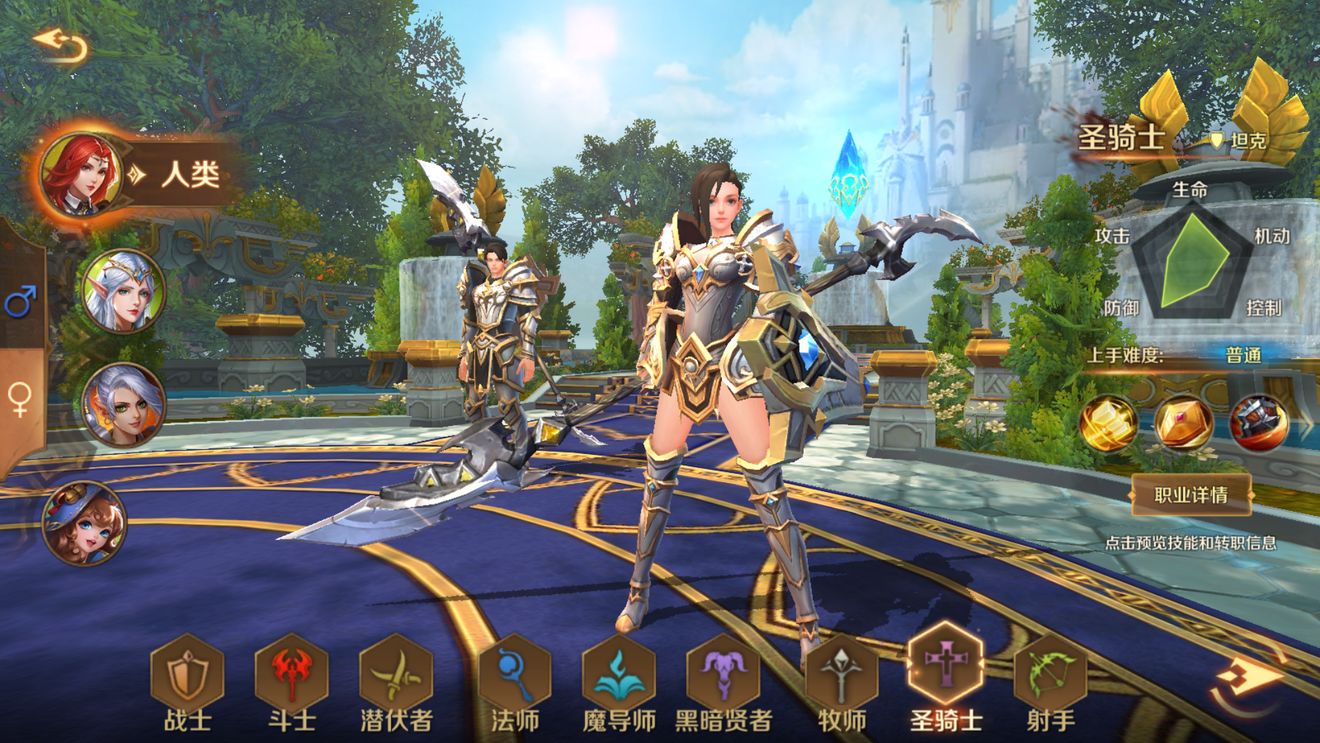Select the 潜伏者 rogue class

pyautogui.click(x=396, y=671)
